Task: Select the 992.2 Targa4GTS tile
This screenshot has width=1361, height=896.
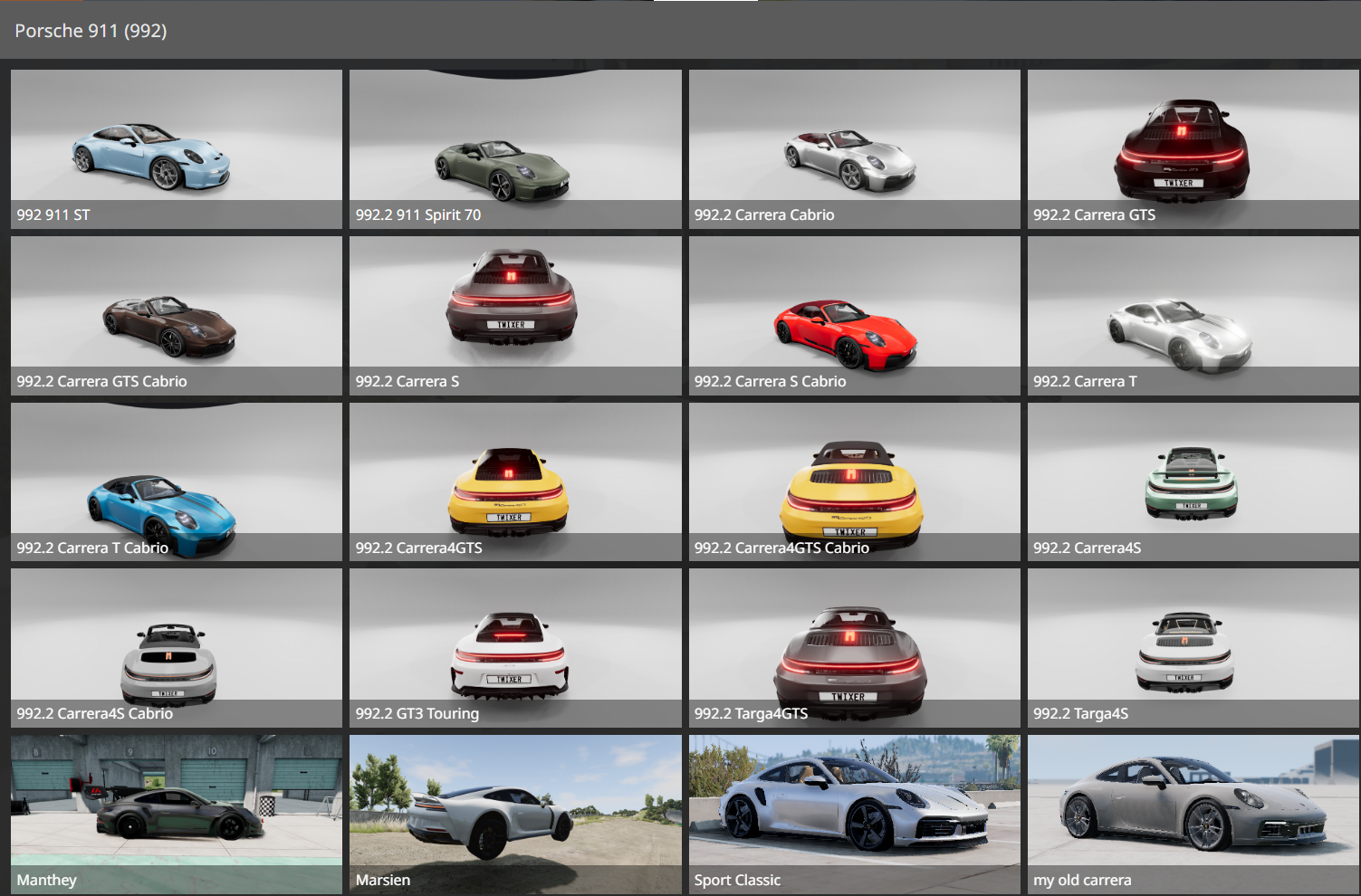Action: [854, 648]
